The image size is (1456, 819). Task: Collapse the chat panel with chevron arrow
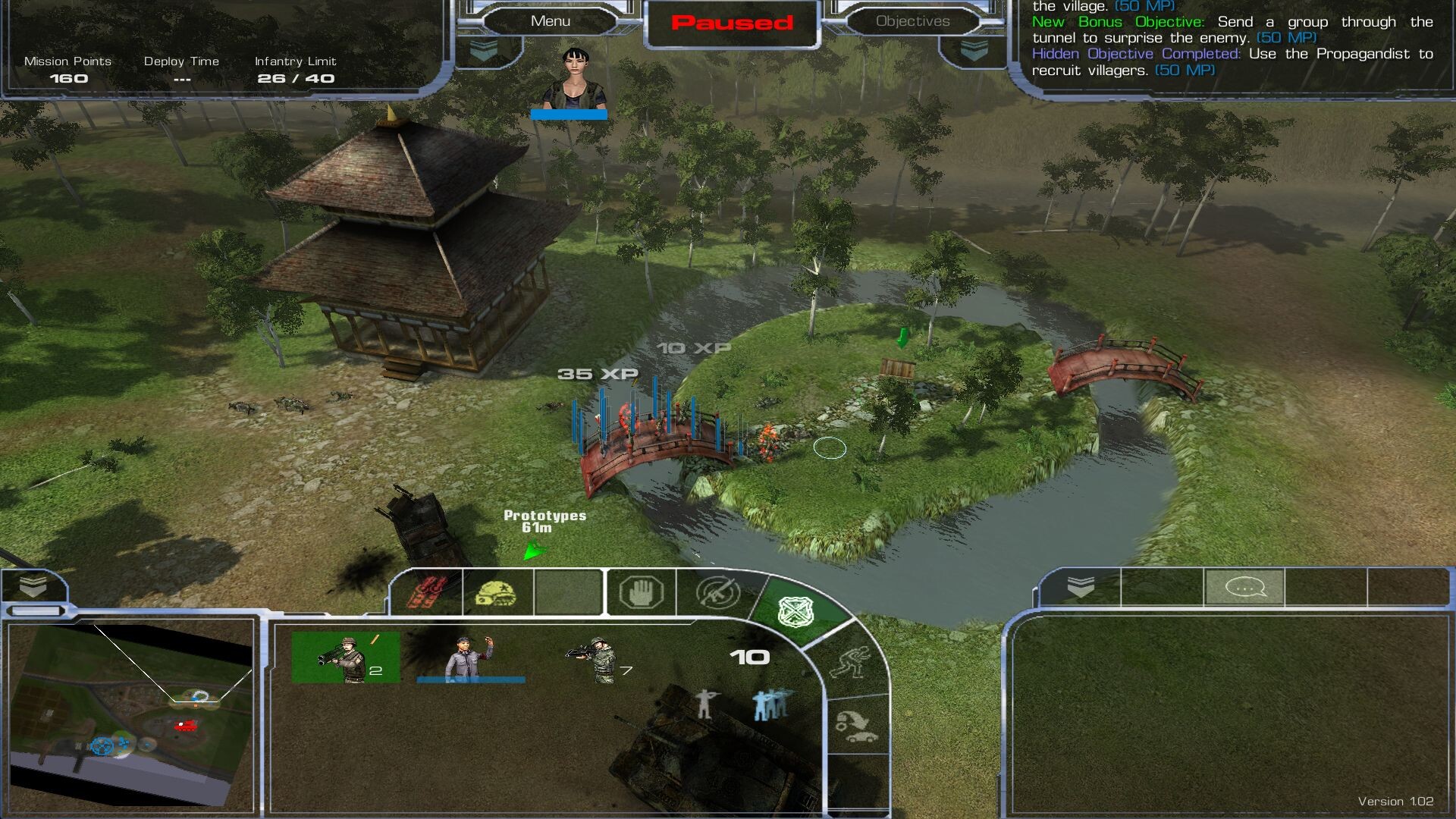(1080, 586)
